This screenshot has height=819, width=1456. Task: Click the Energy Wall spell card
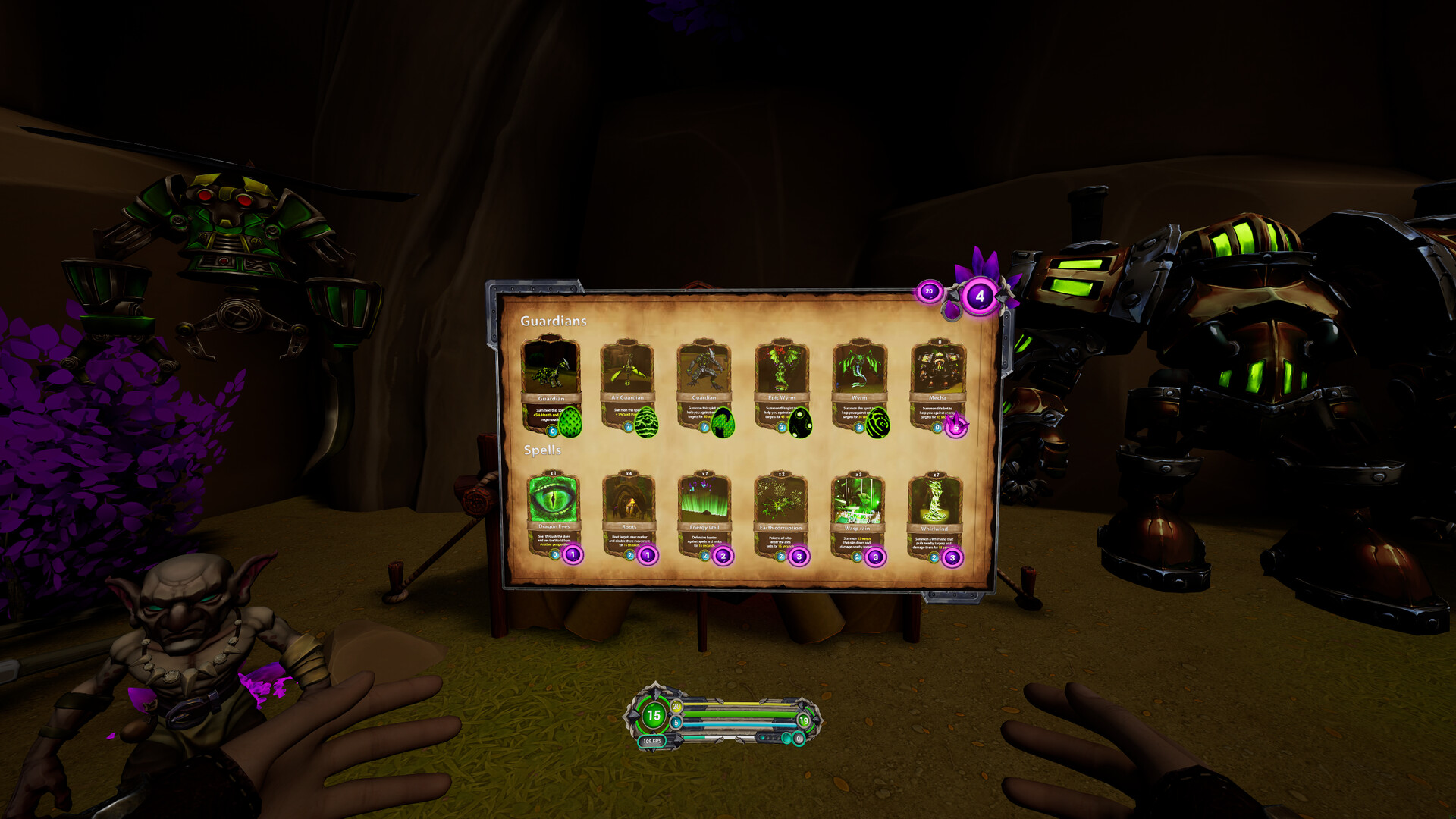(x=704, y=500)
